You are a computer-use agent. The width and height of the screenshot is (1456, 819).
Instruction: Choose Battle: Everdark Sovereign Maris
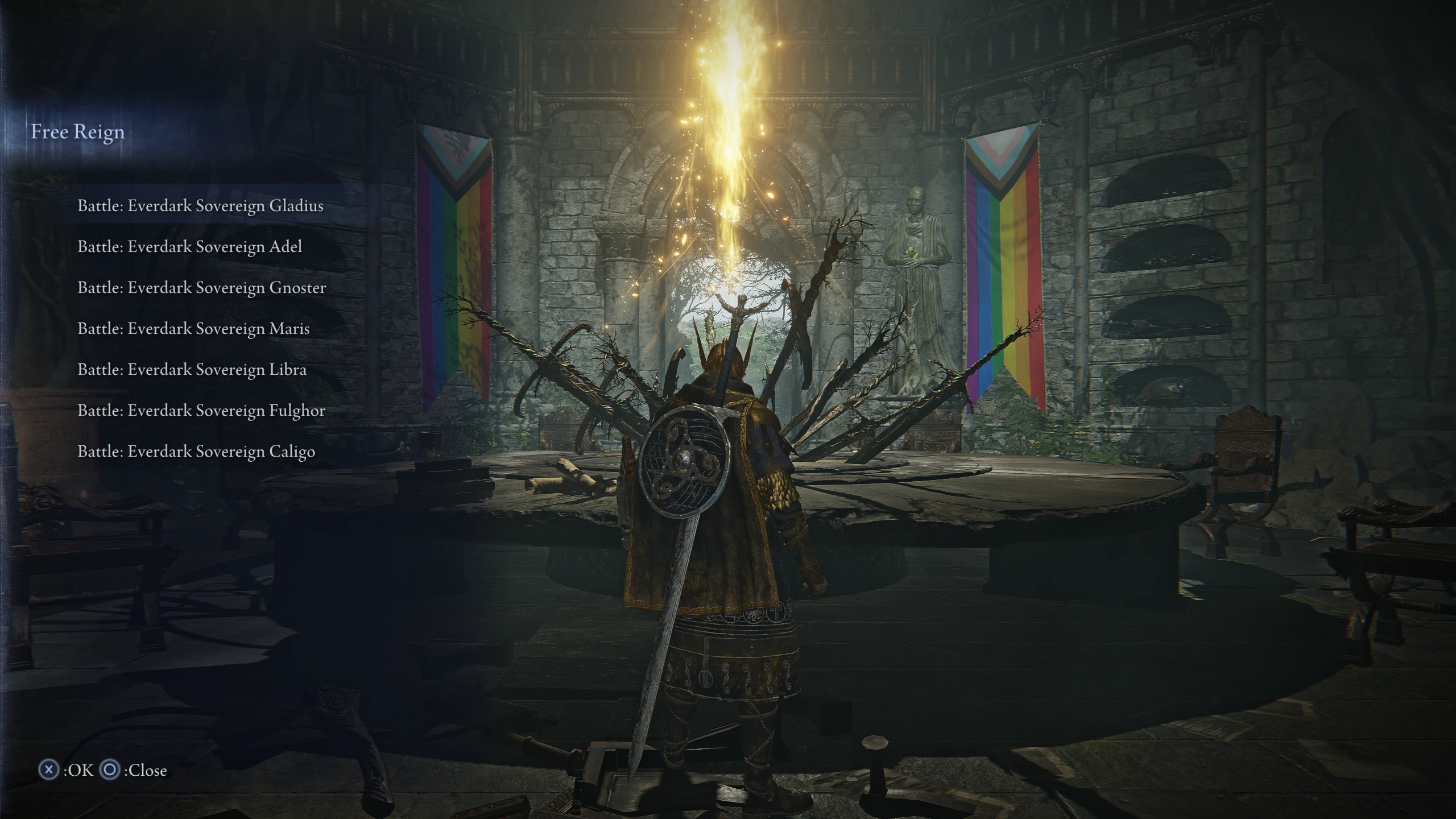click(193, 329)
